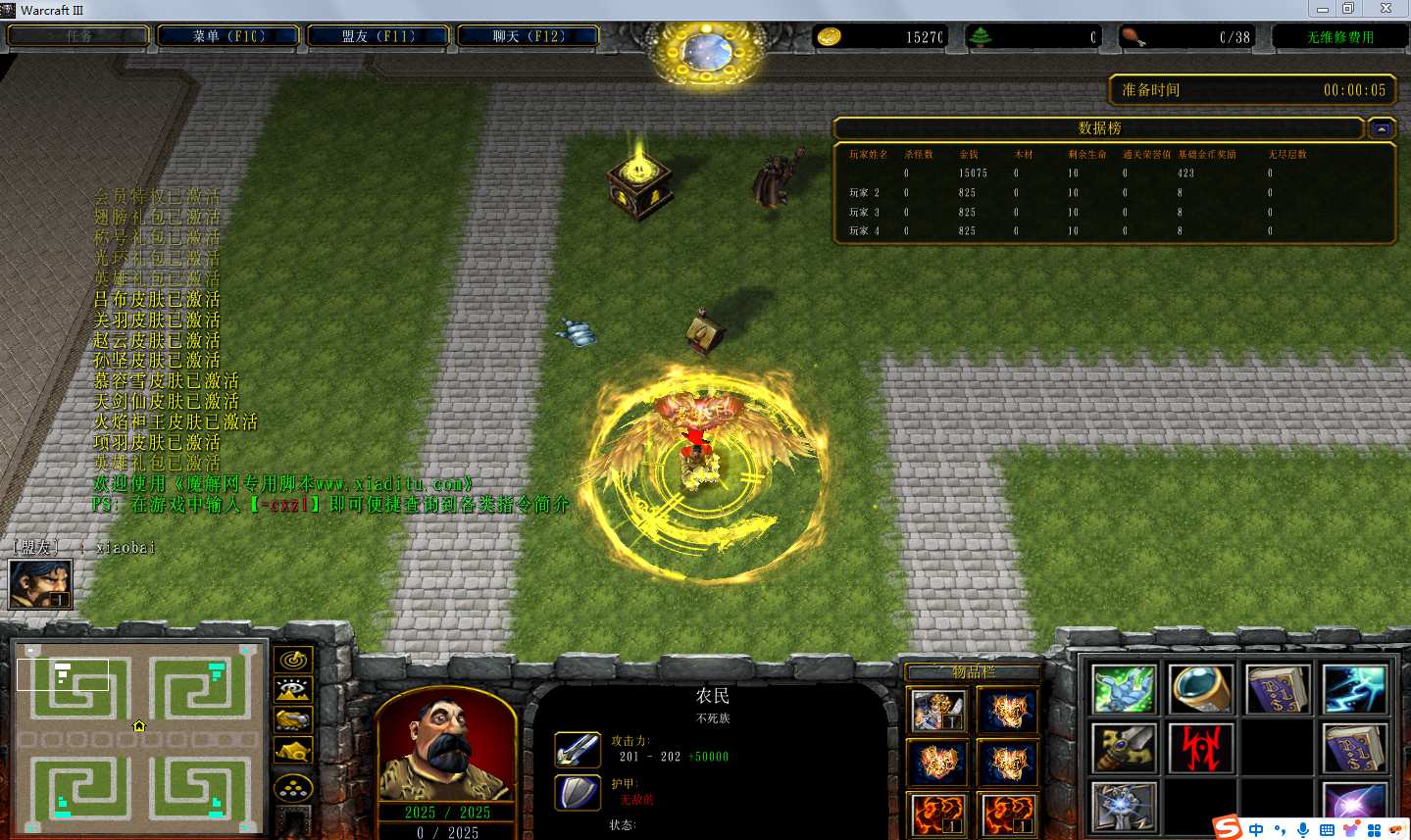Select the hero portrait icon under the chat
The width and height of the screenshot is (1411, 840).
pyautogui.click(x=40, y=584)
